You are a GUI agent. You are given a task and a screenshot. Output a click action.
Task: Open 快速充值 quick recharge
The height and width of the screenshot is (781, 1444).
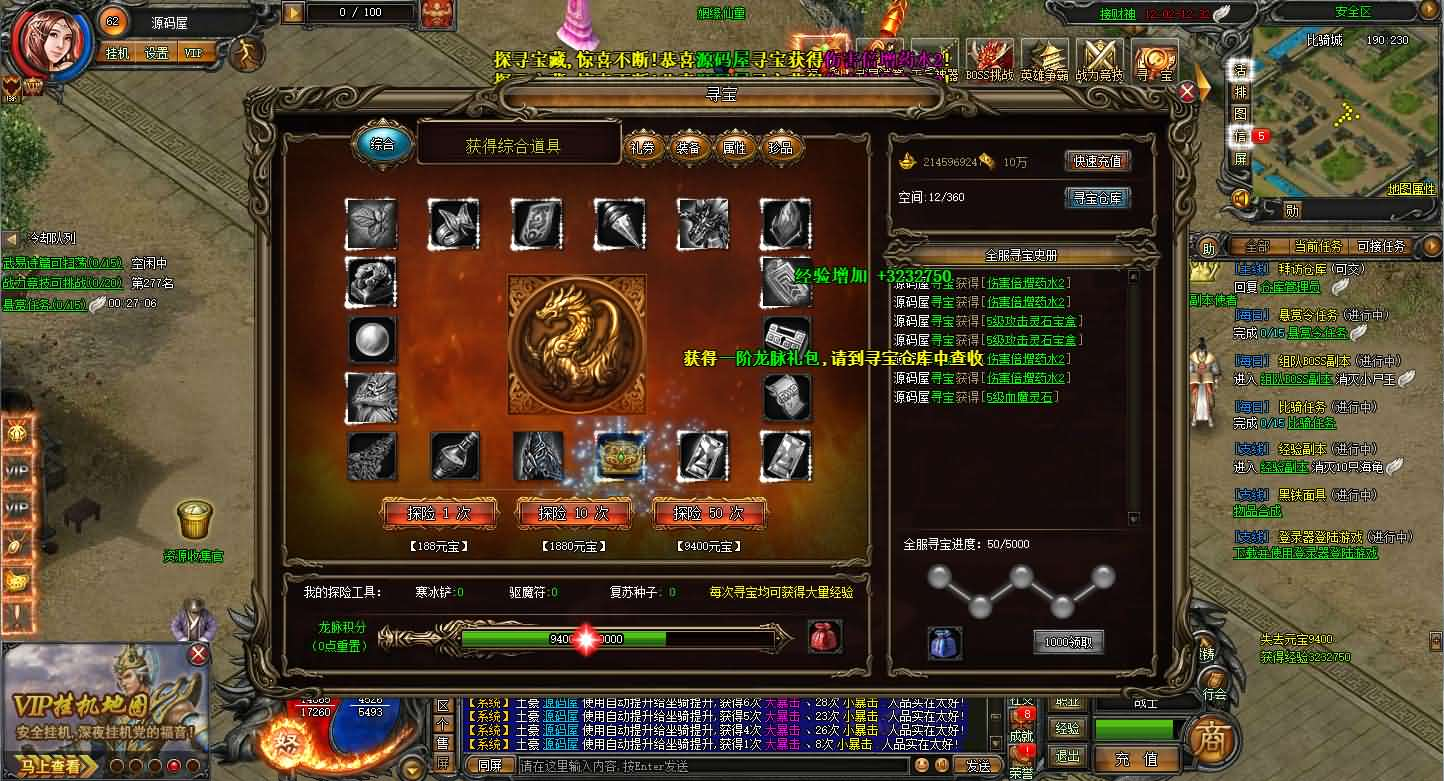[x=1097, y=161]
